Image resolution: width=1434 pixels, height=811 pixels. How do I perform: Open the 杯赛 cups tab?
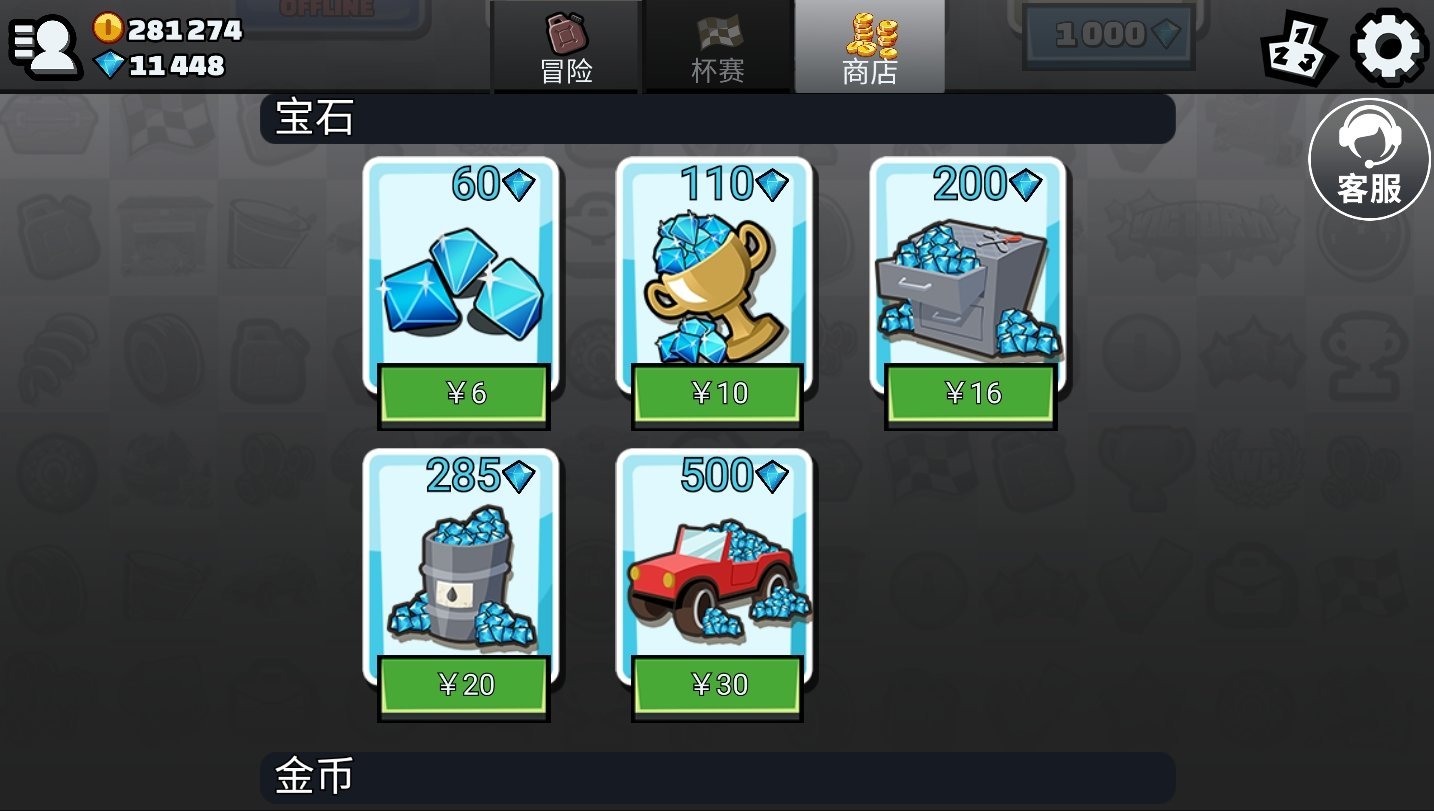(717, 48)
